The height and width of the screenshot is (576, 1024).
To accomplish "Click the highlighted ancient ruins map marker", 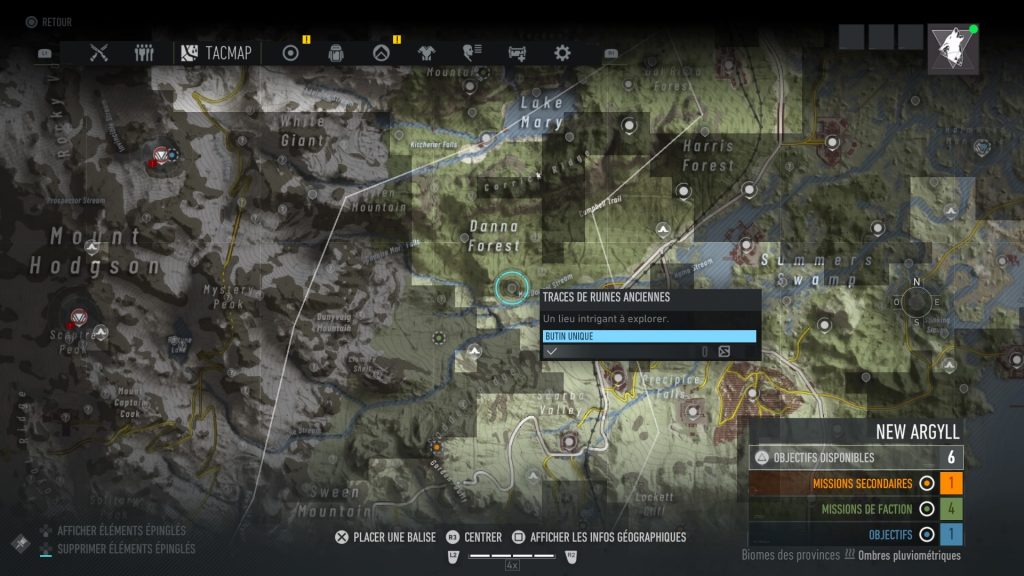I will tap(512, 288).
